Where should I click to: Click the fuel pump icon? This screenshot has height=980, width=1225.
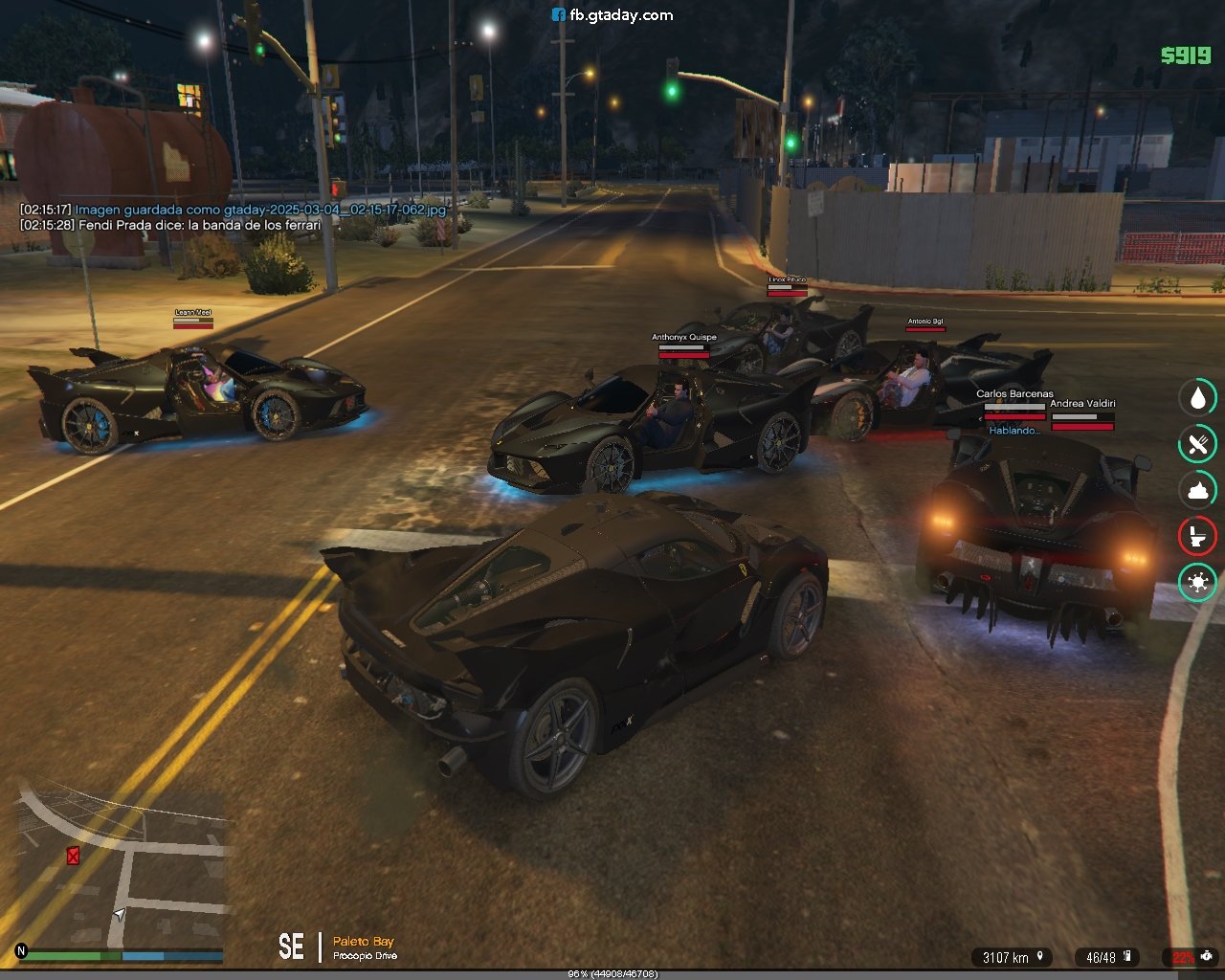point(1127,956)
